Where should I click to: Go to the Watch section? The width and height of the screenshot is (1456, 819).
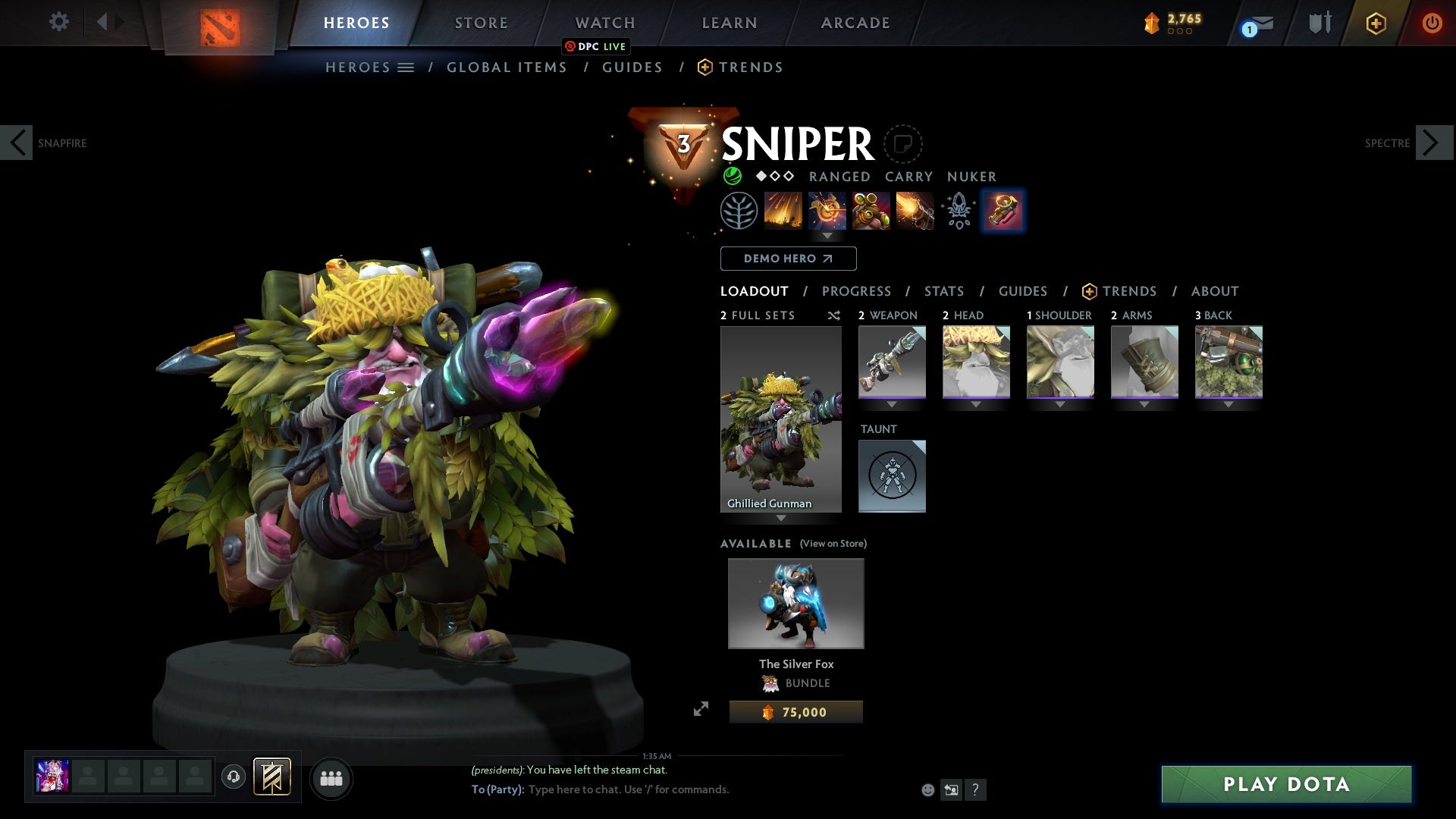[604, 23]
